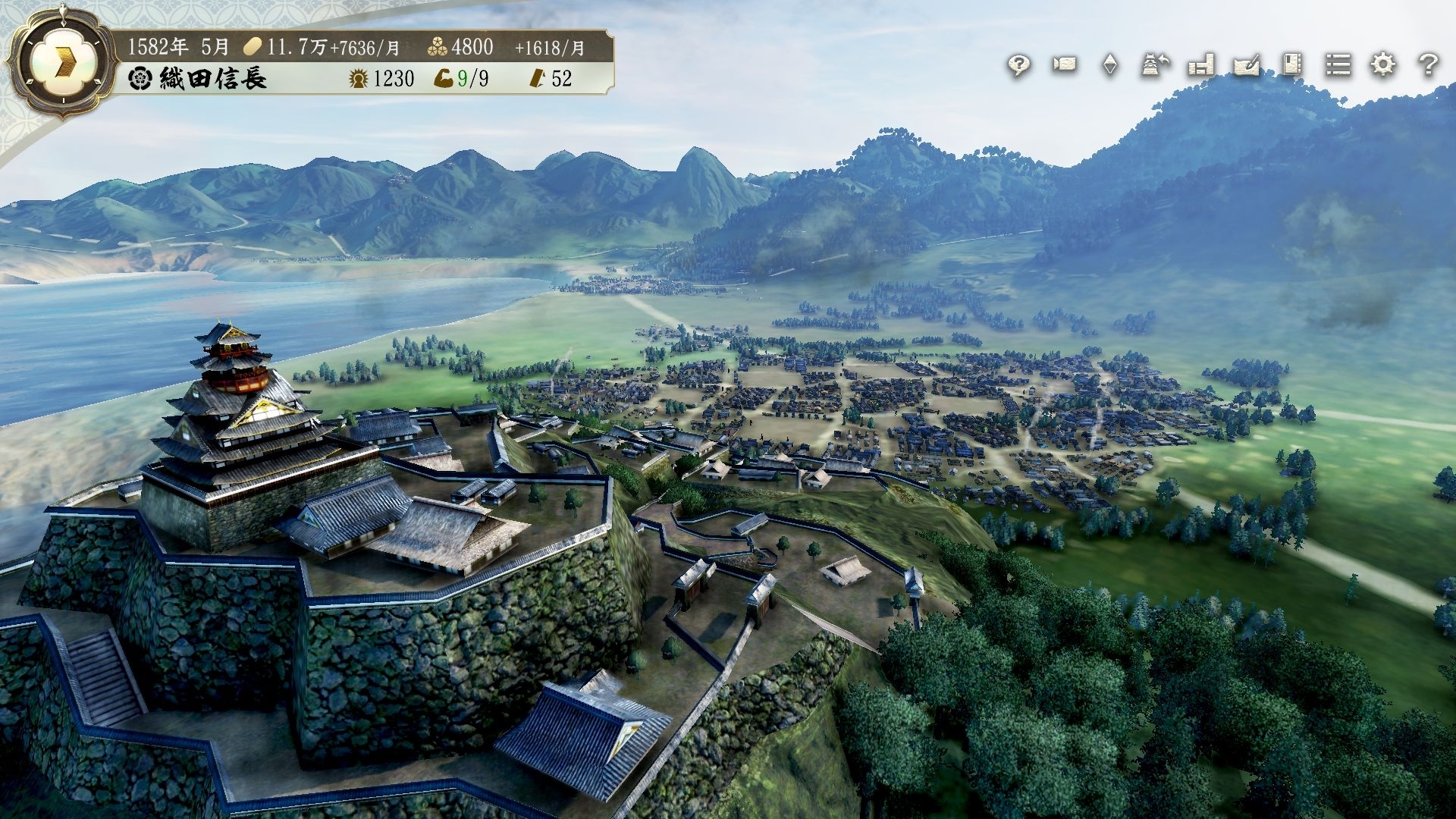The height and width of the screenshot is (819, 1456).
Task: Open the speech bubble advice icon
Action: (1018, 66)
